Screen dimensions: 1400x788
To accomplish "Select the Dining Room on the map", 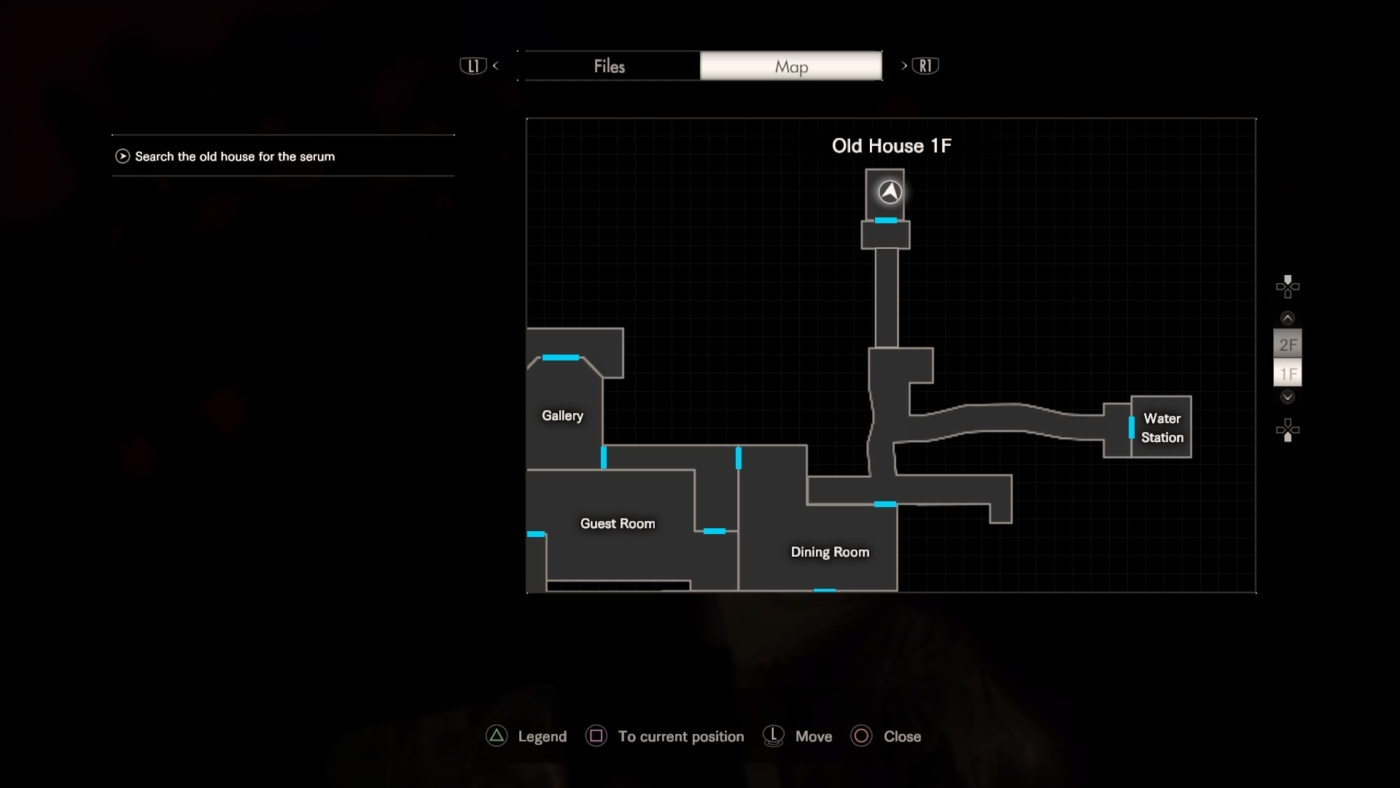I will (829, 552).
